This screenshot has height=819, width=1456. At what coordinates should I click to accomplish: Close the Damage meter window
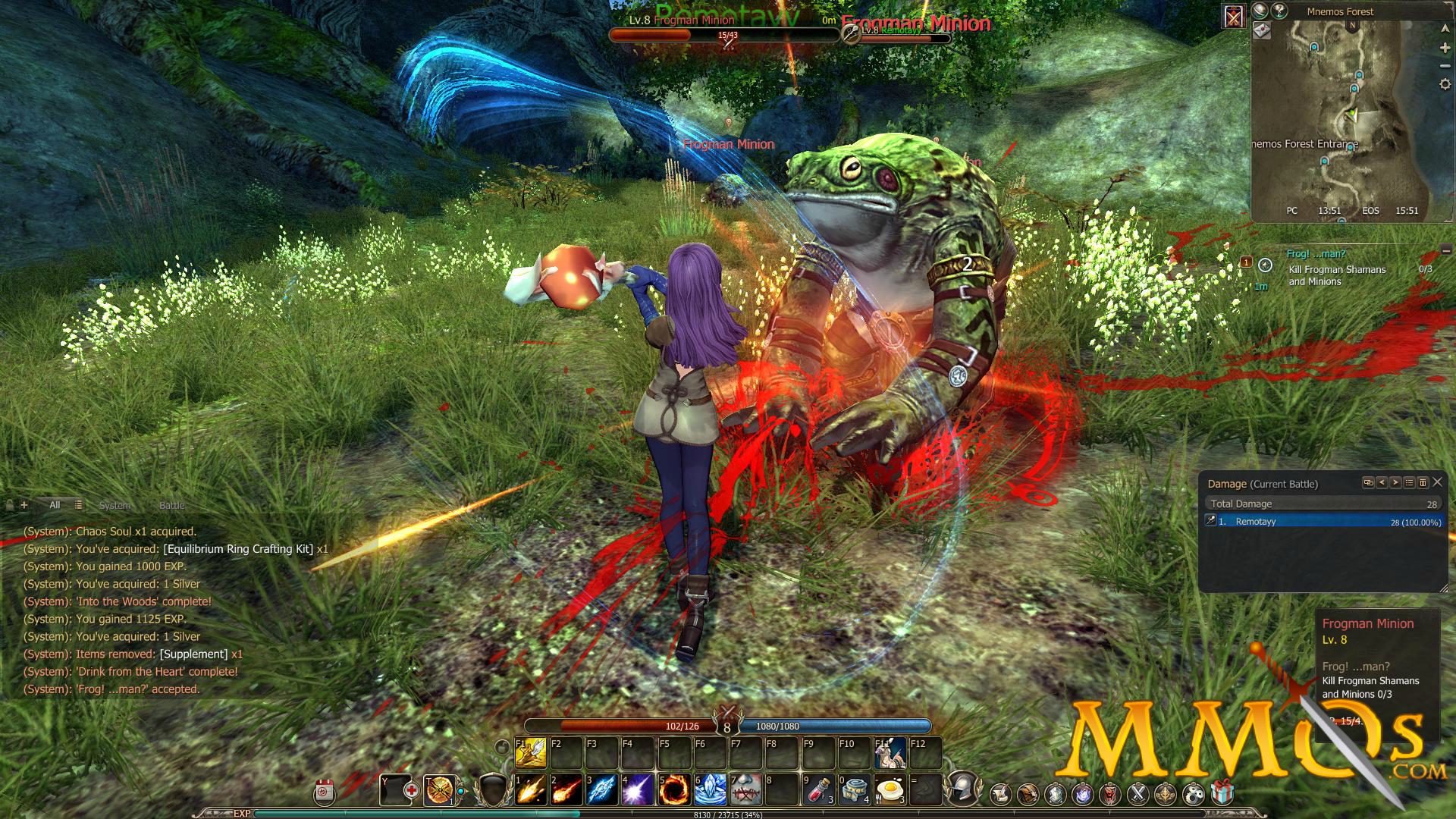pyautogui.click(x=1437, y=482)
